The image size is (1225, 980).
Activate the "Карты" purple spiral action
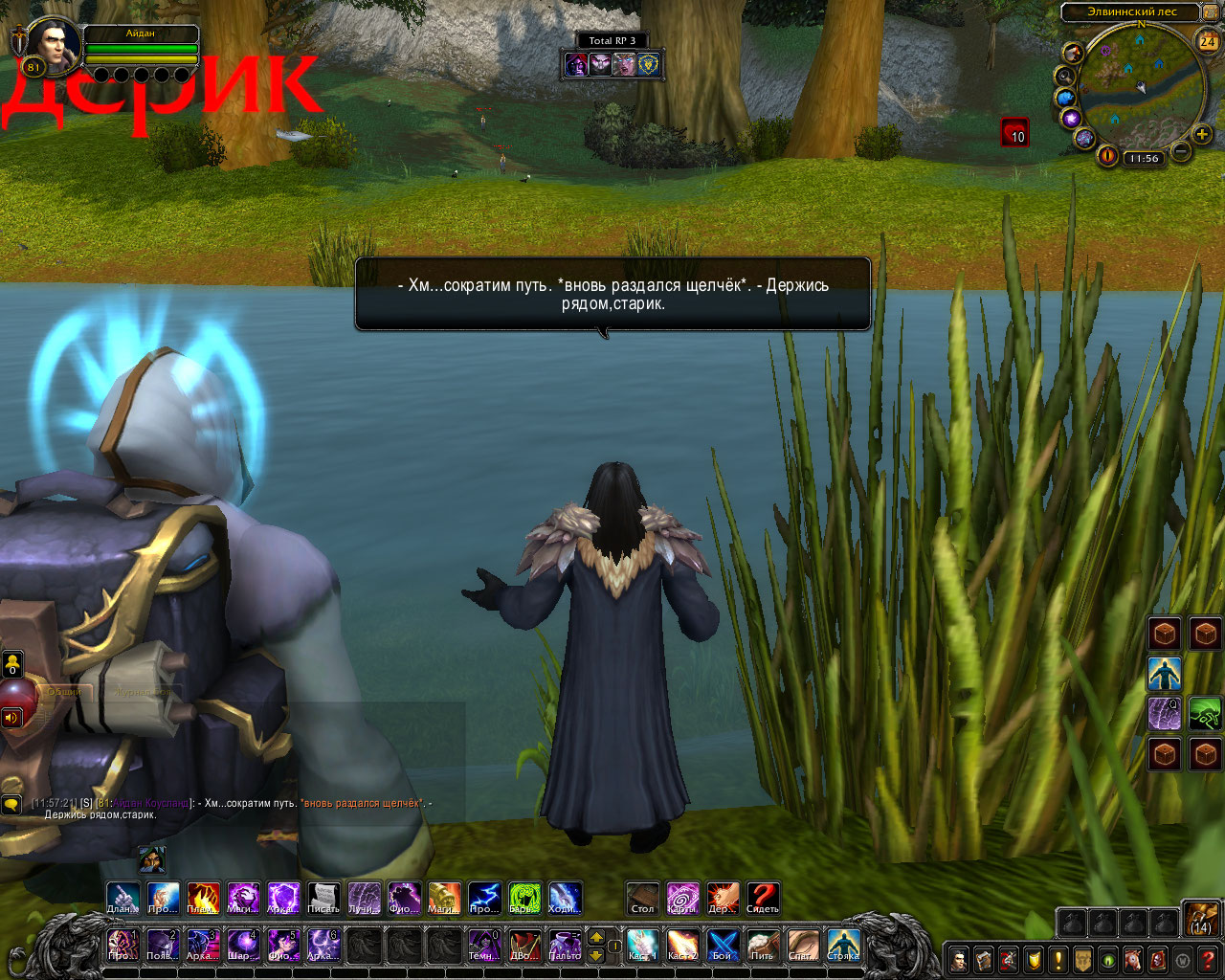(682, 899)
